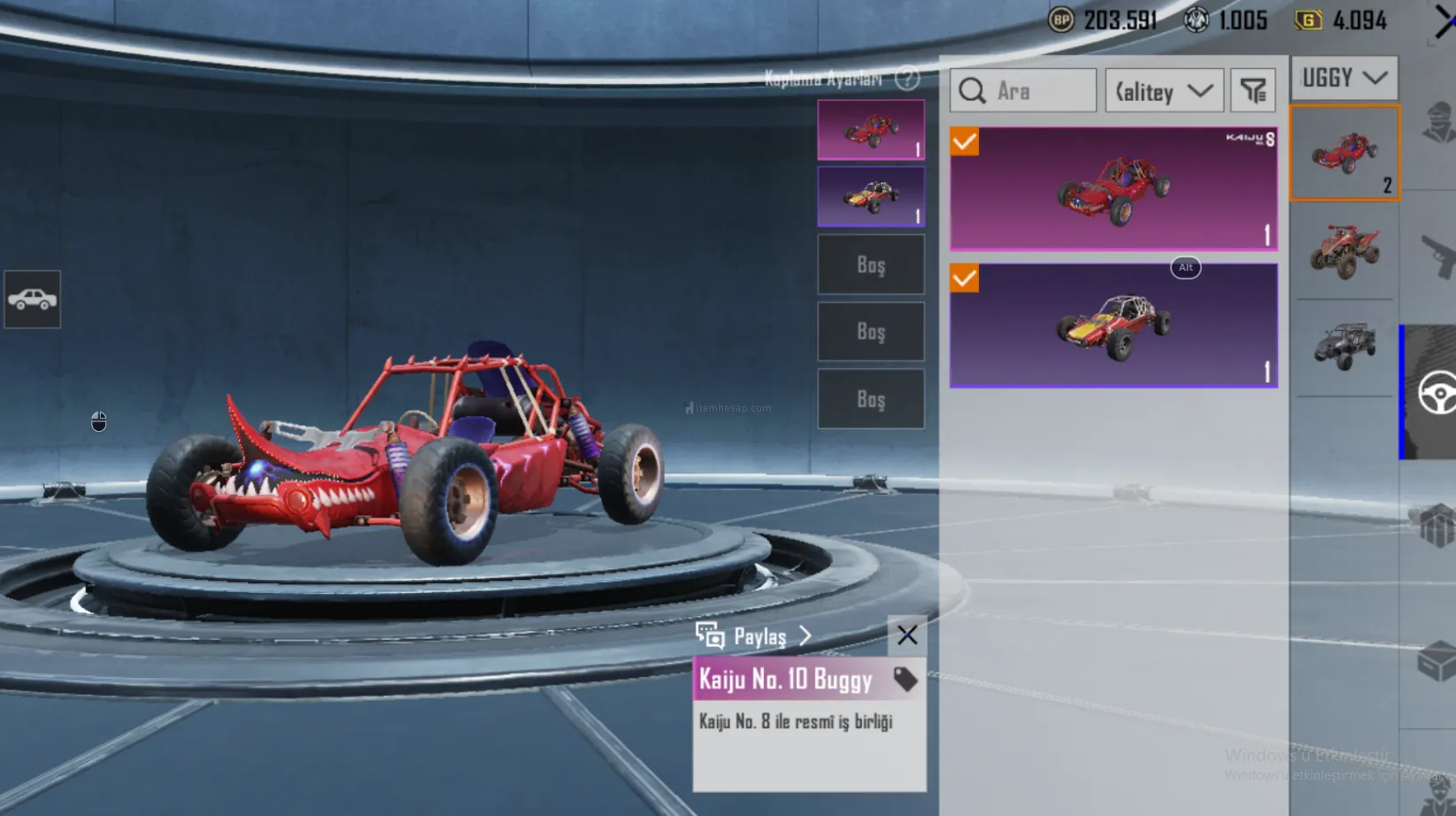Select the pink Kaiju buggy equipped slot

(x=871, y=129)
